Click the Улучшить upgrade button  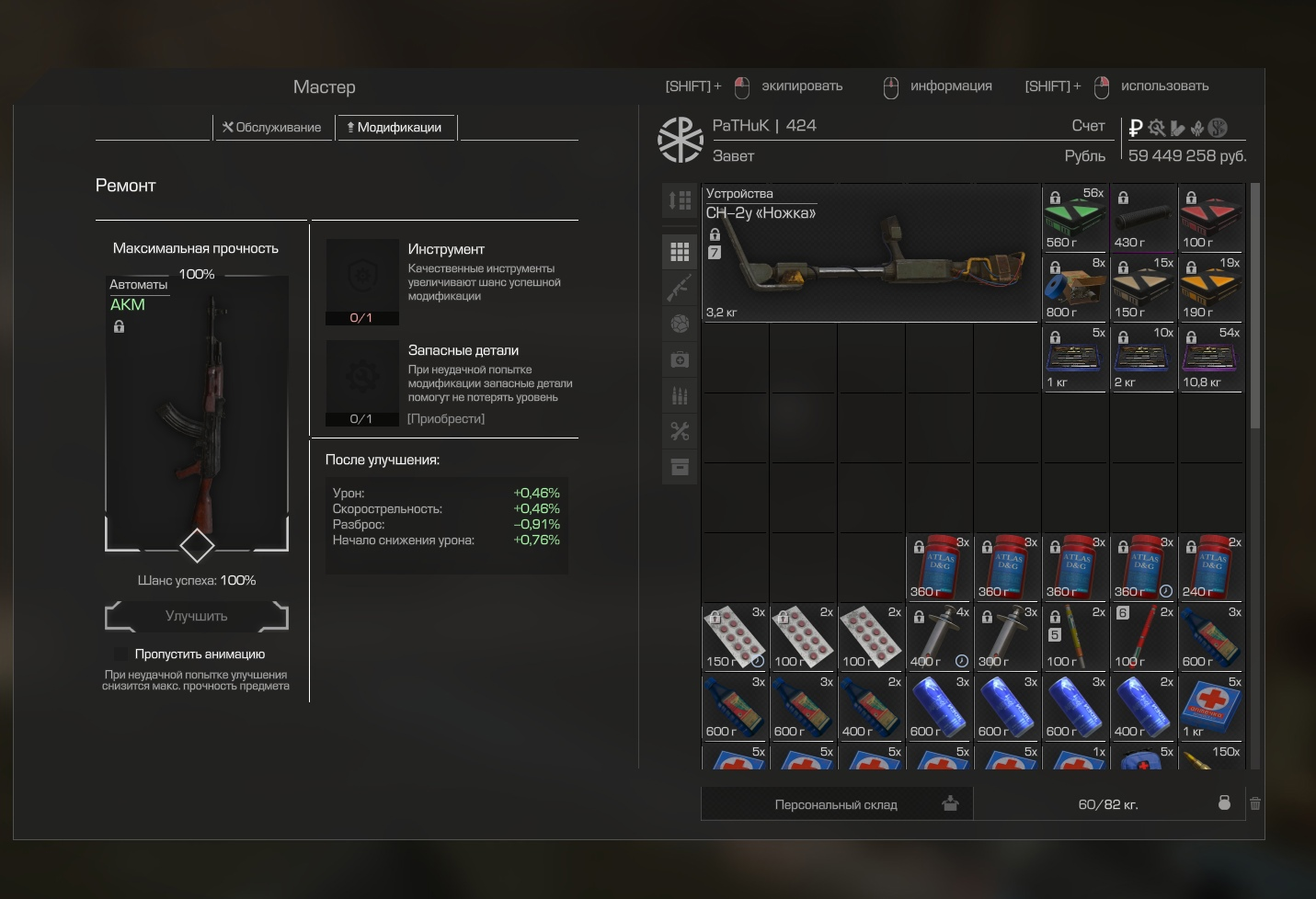(x=197, y=616)
